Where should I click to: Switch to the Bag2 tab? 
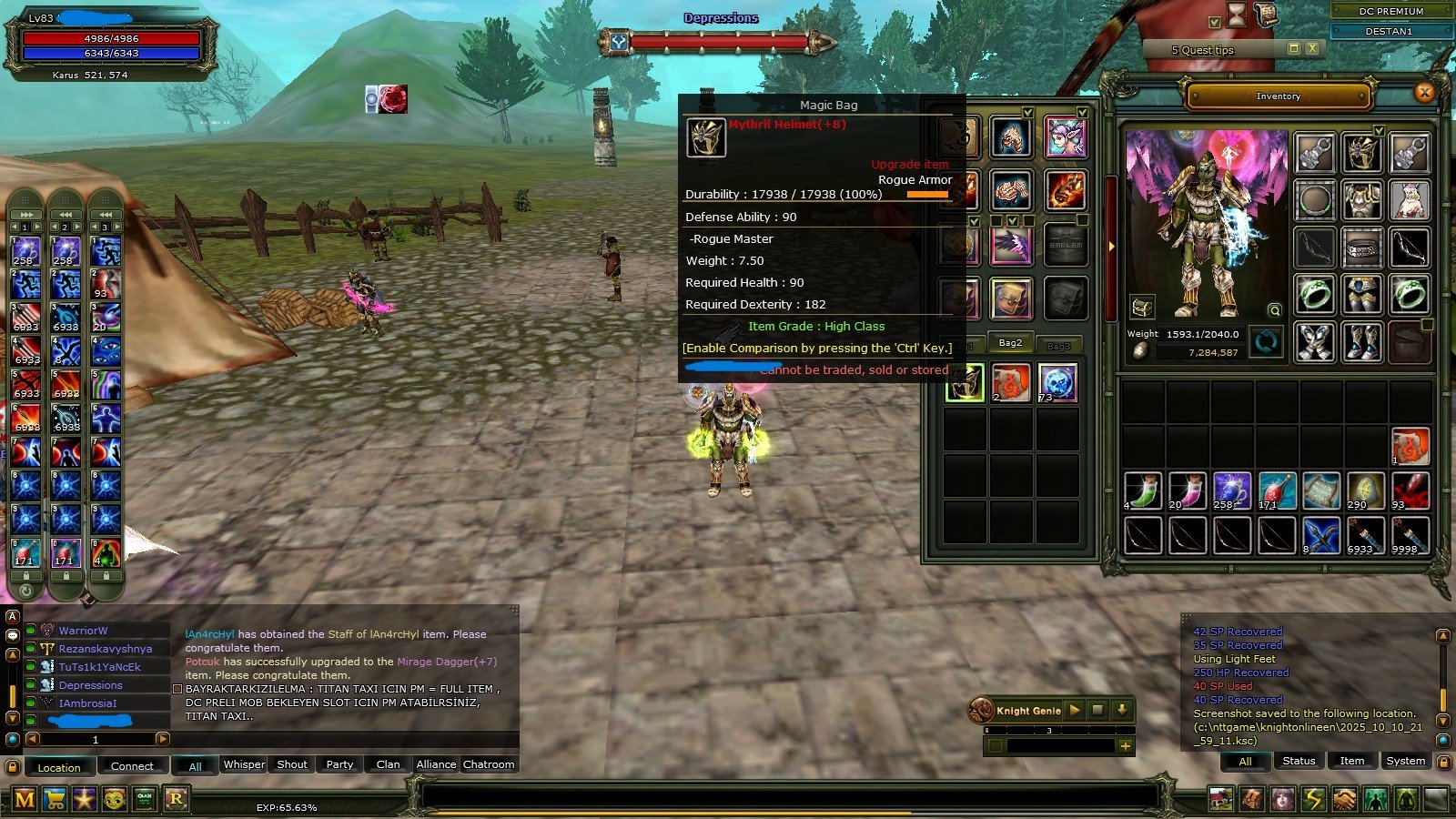point(1010,343)
